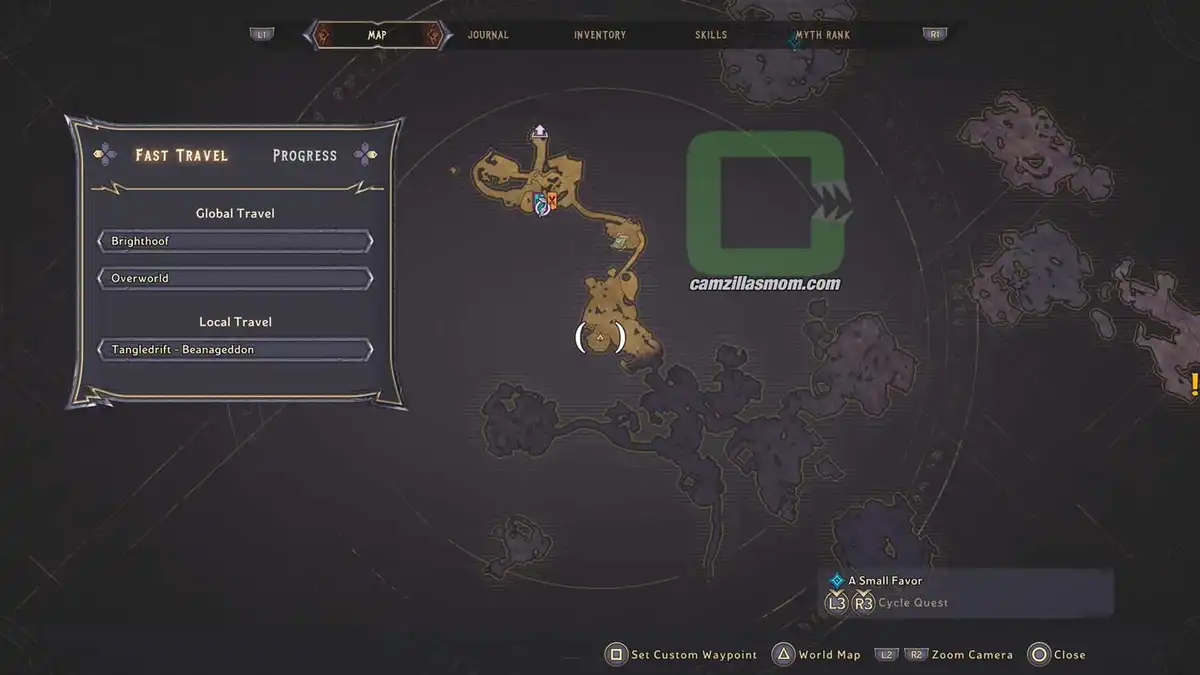Select the Map tab
This screenshot has height=675, width=1200.
(377, 35)
